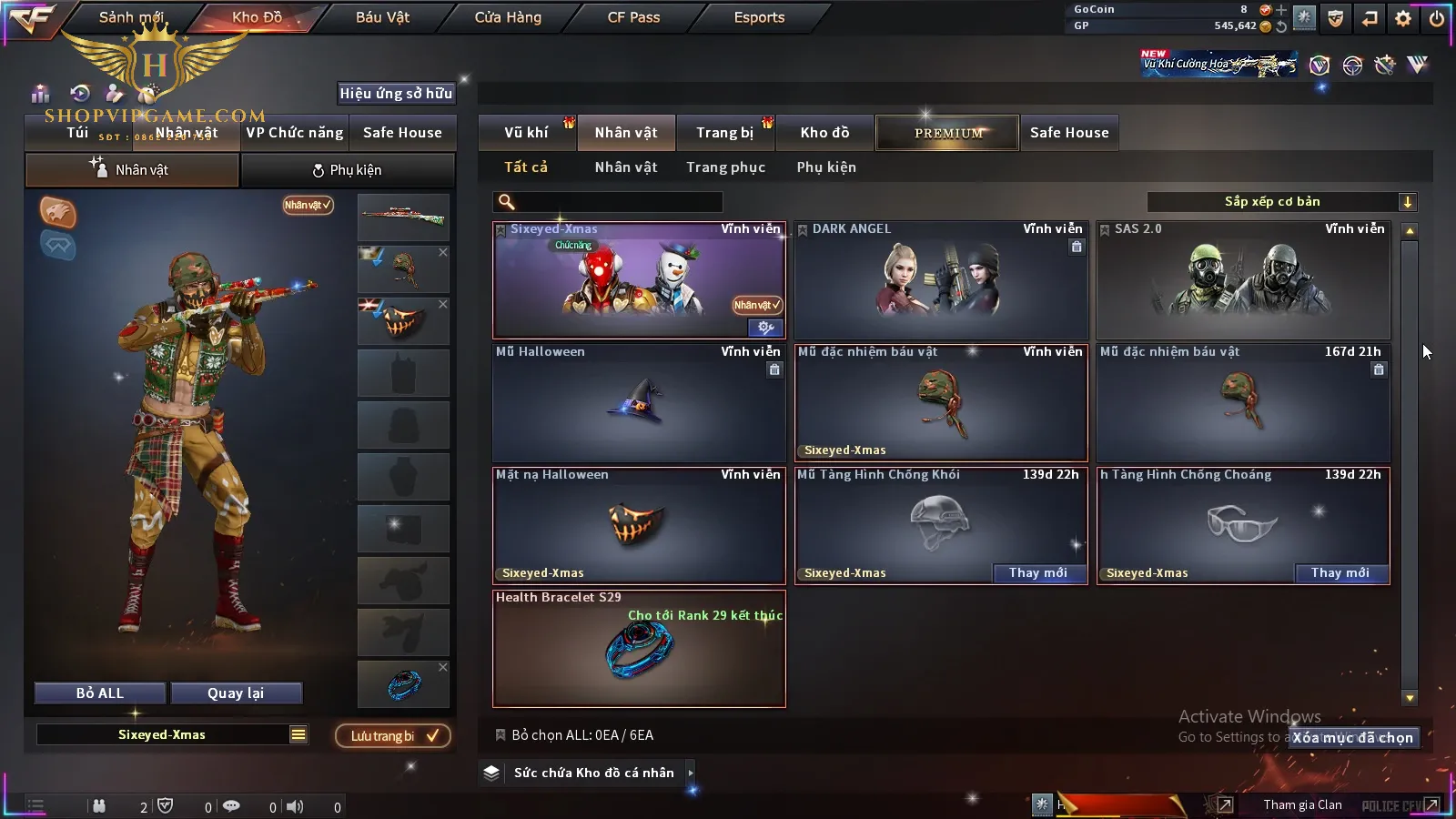Open the PREMIUM tab
Image resolution: width=1456 pixels, height=819 pixels.
(947, 133)
